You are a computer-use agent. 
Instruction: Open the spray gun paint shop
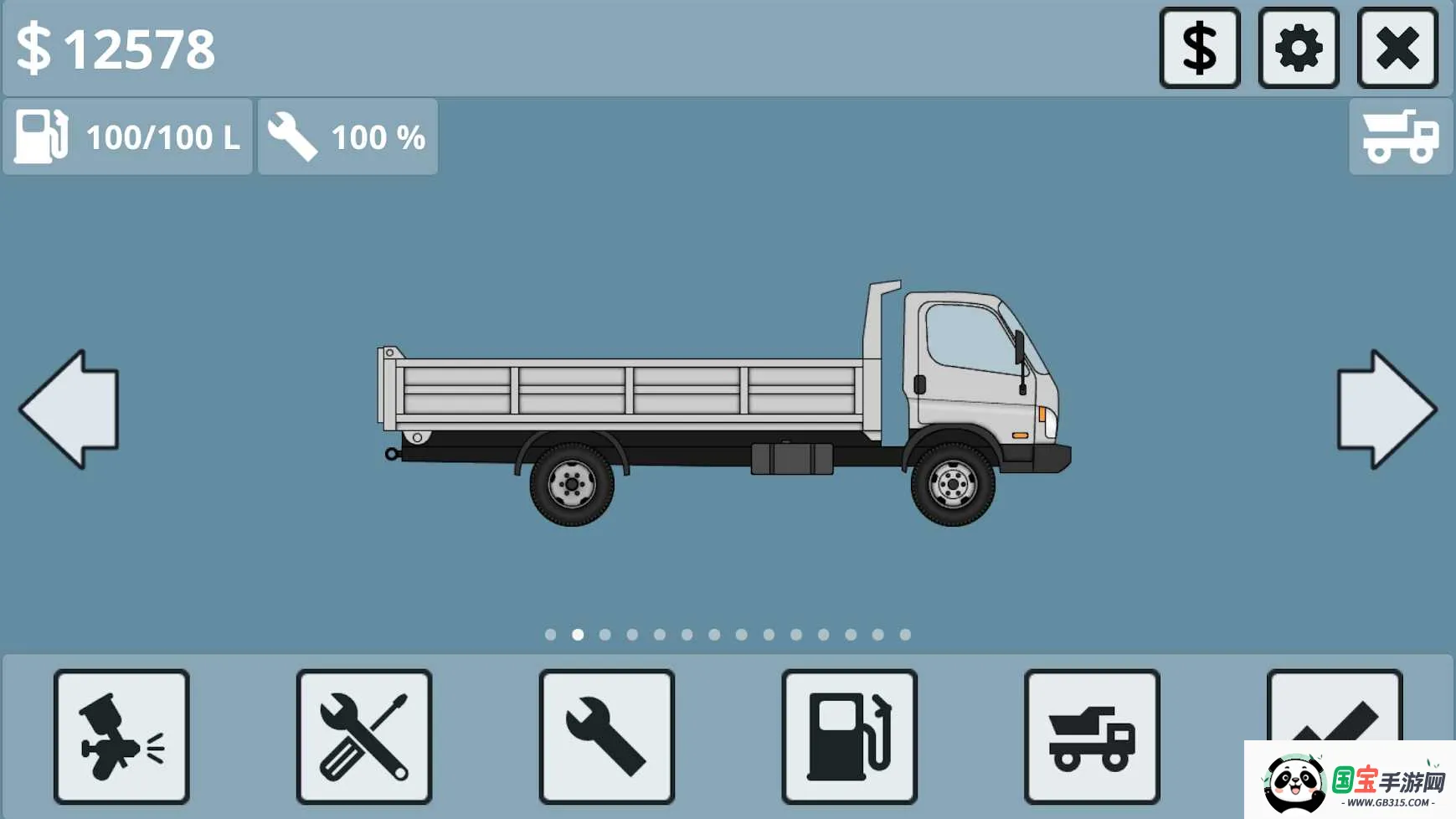(121, 736)
